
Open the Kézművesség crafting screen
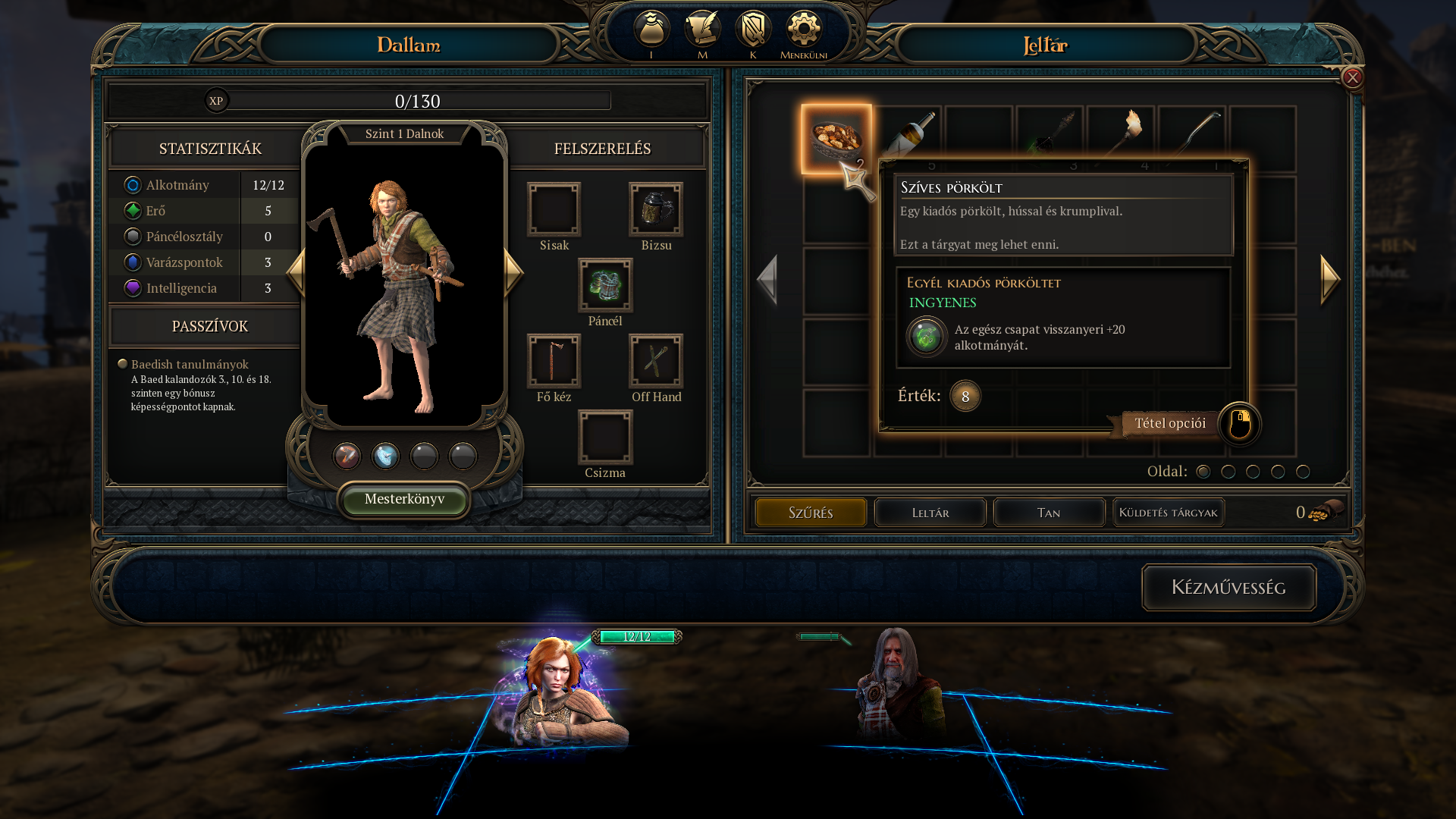(1228, 587)
